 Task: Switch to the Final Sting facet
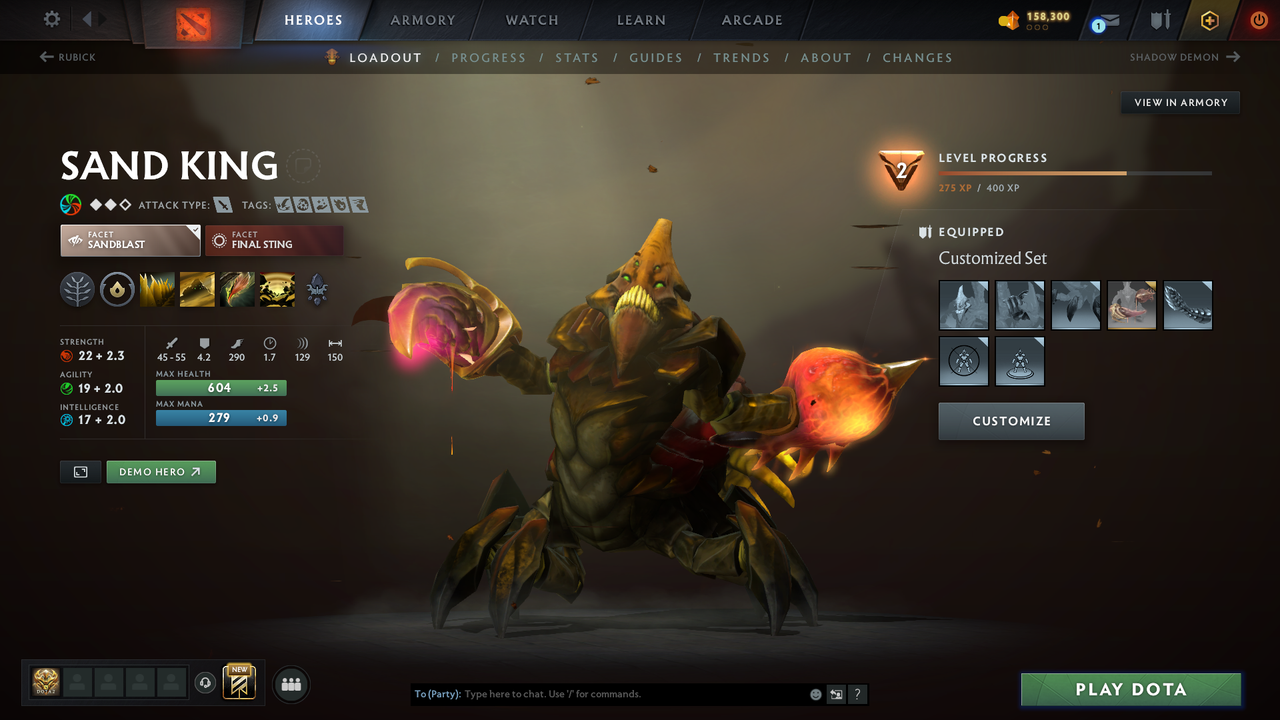[274, 240]
